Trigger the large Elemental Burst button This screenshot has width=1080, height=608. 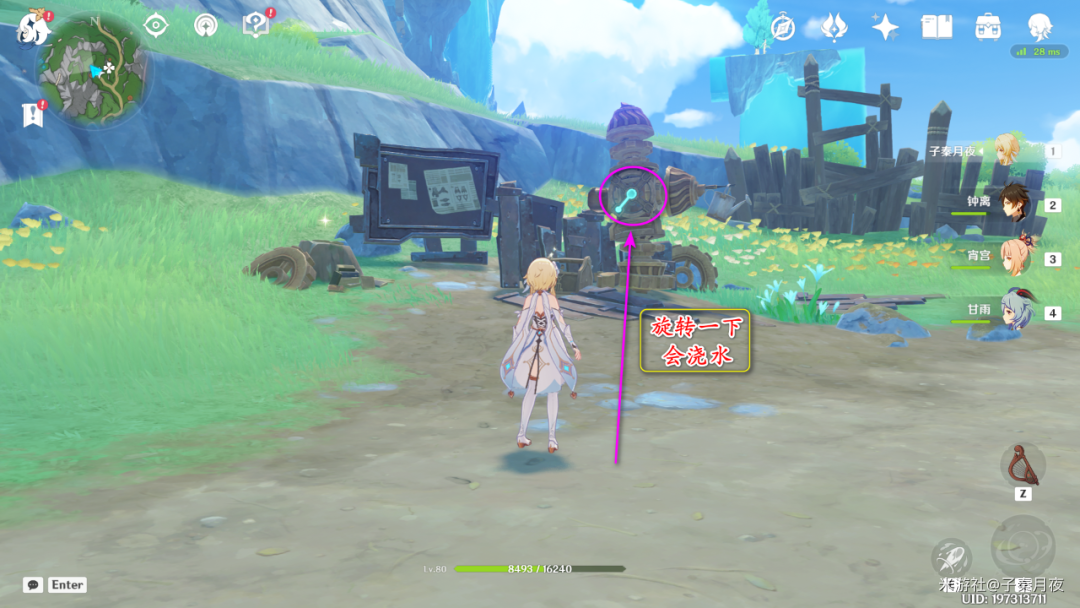(1022, 546)
